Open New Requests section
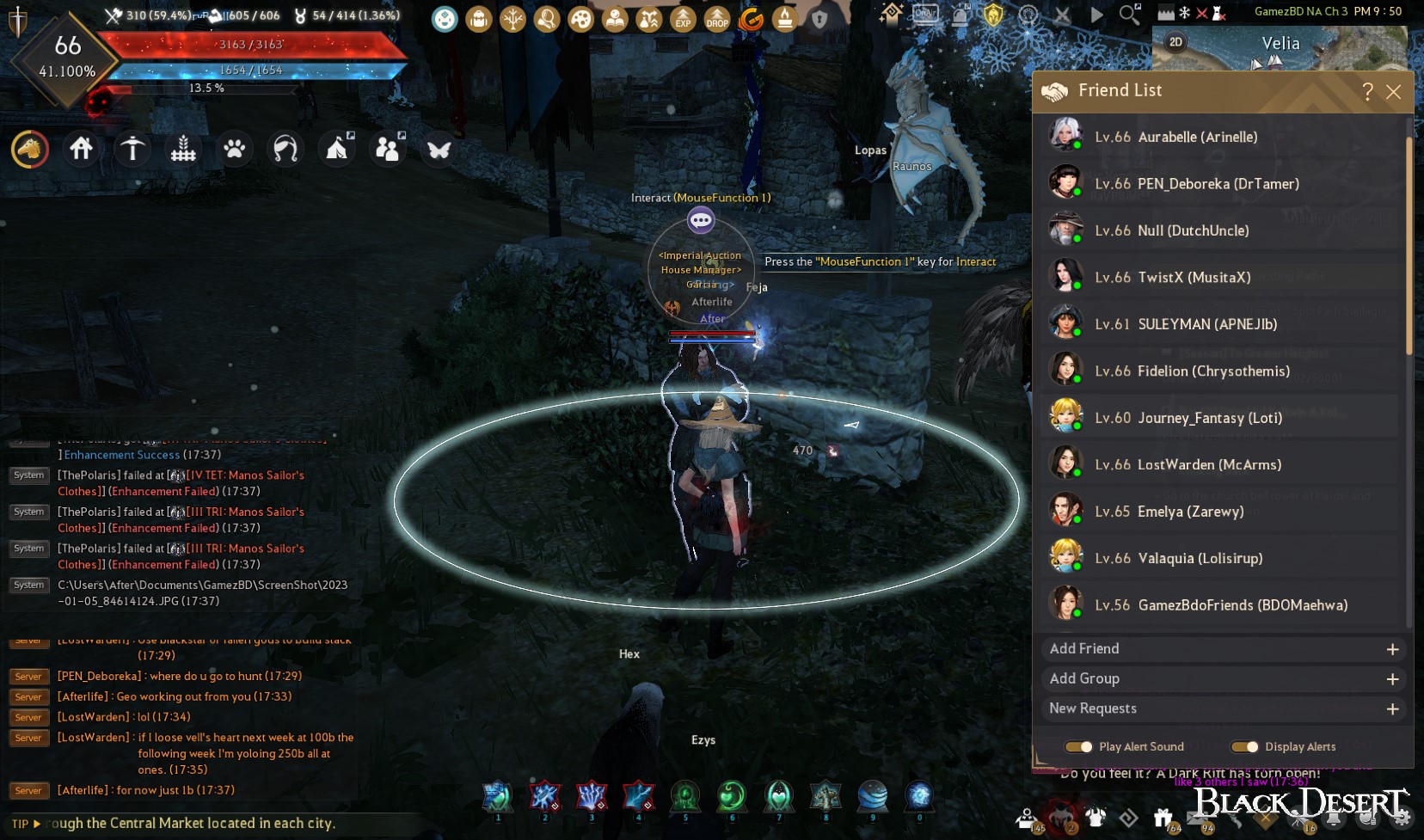 coord(1392,709)
